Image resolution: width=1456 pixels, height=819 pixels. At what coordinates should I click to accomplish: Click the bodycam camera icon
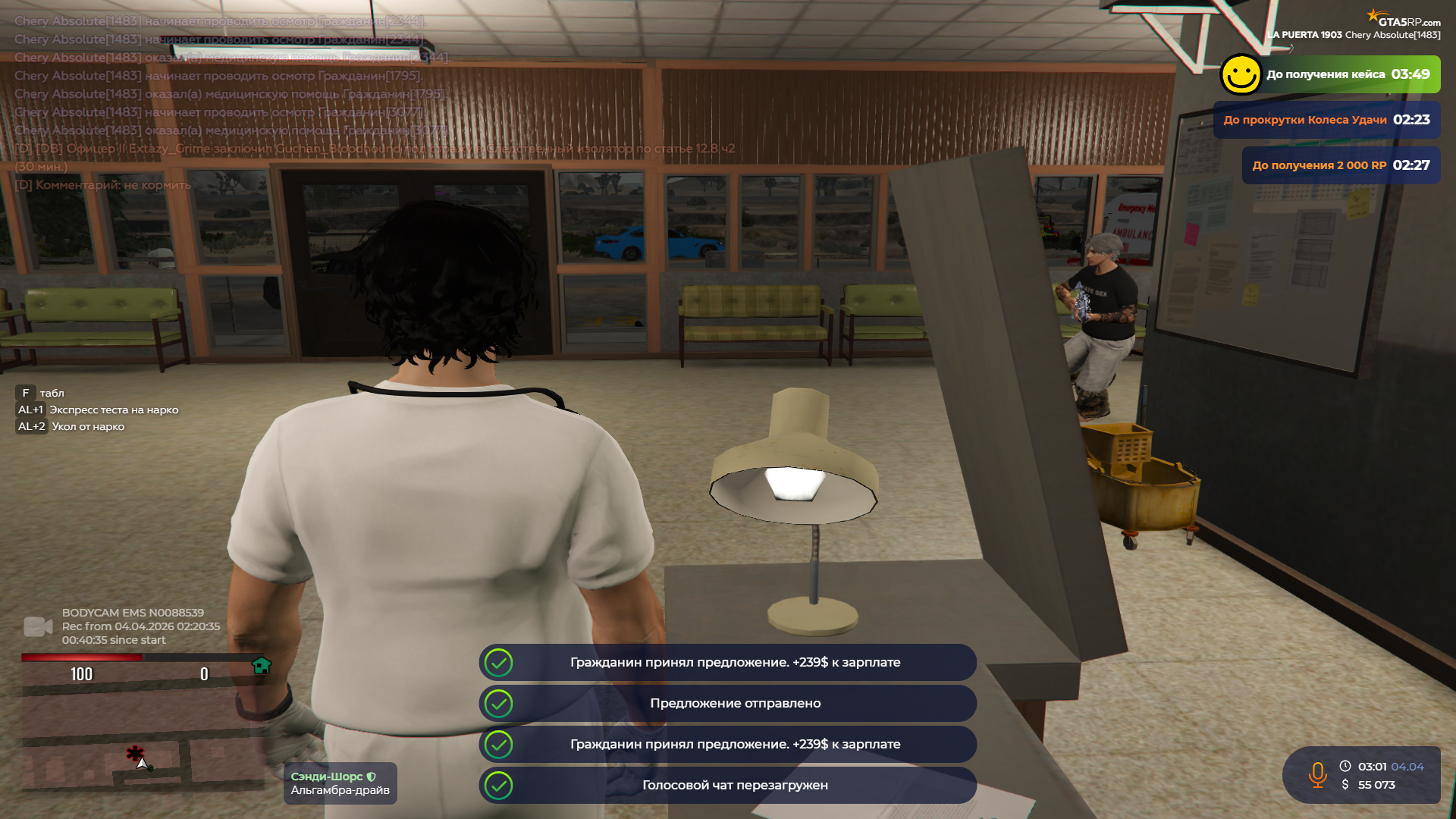point(38,626)
